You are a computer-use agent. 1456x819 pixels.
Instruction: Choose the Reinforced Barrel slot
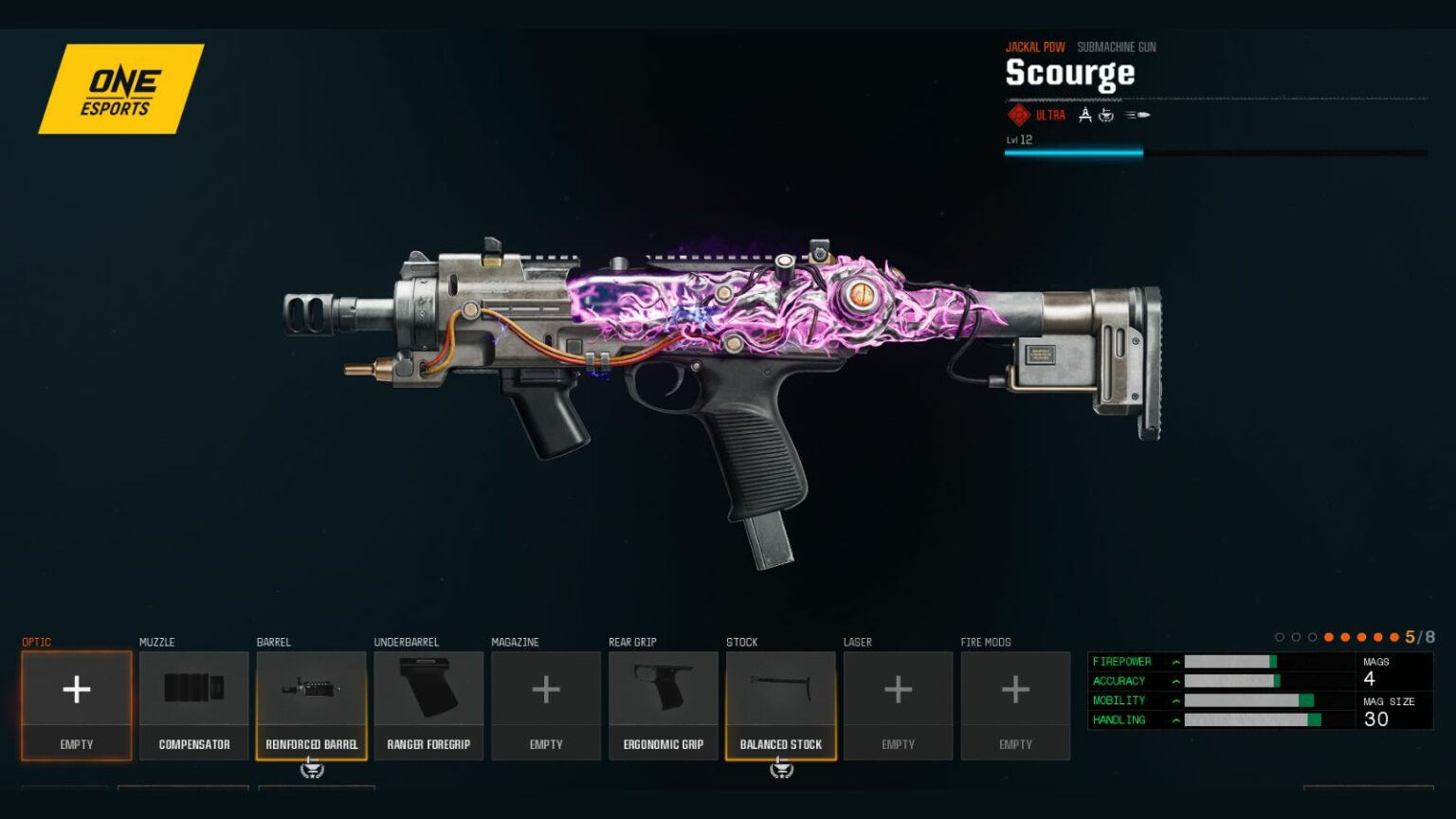point(312,704)
